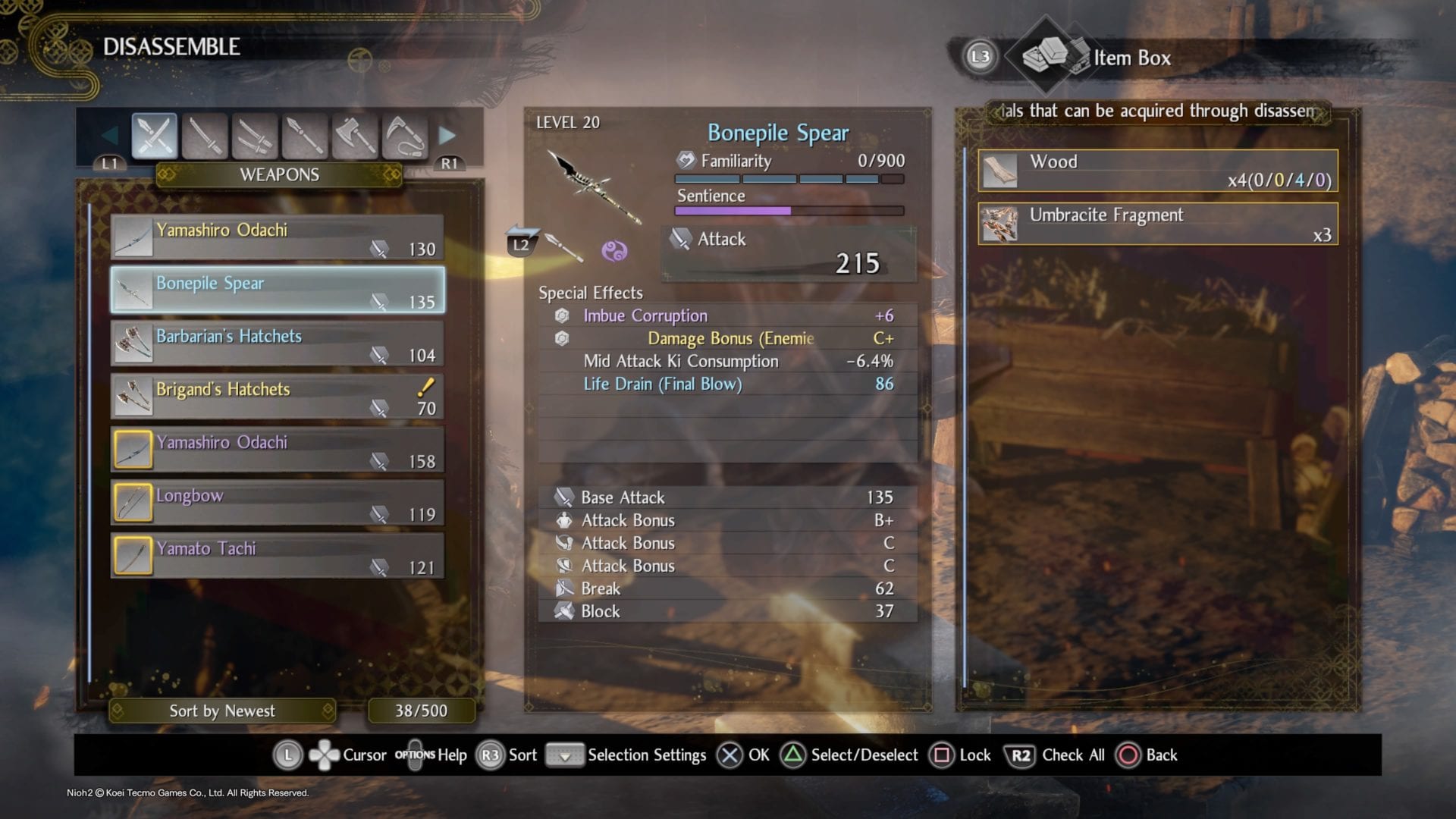The height and width of the screenshot is (819, 1456).
Task: Select the dual swords category tab
Action: tap(255, 136)
